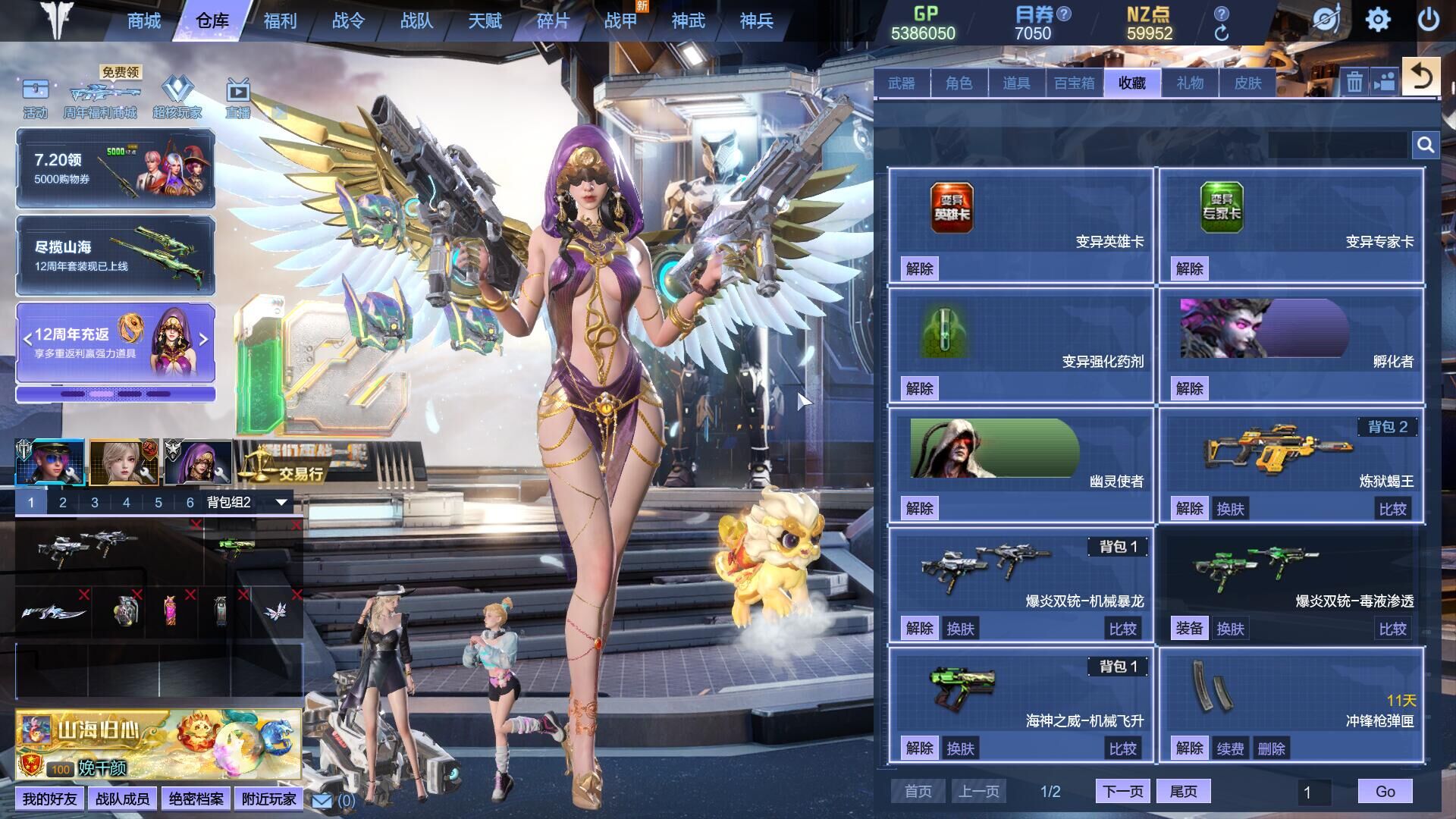Go to next page with 下一页
This screenshot has height=819, width=1456.
[x=1122, y=792]
